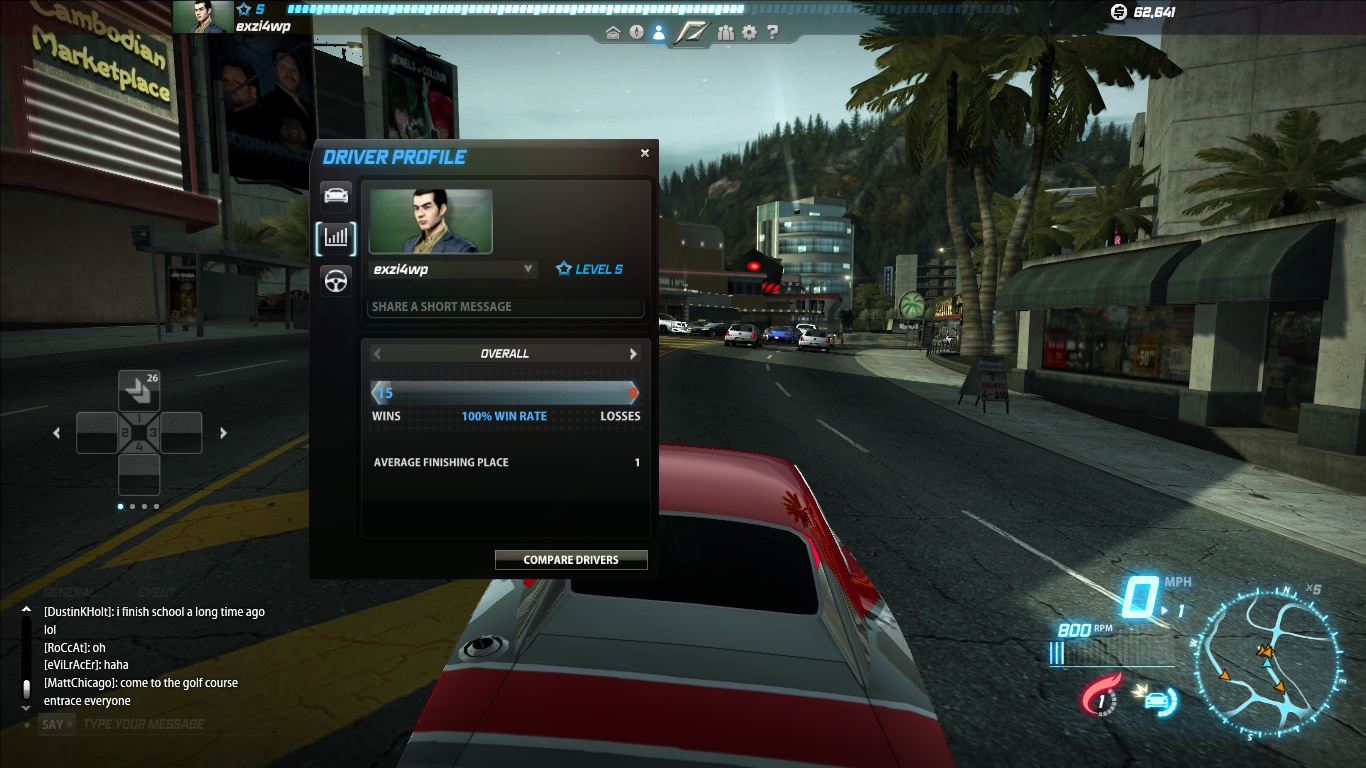Show the previous stats category before Overall
This screenshot has height=768, width=1366.
377,354
